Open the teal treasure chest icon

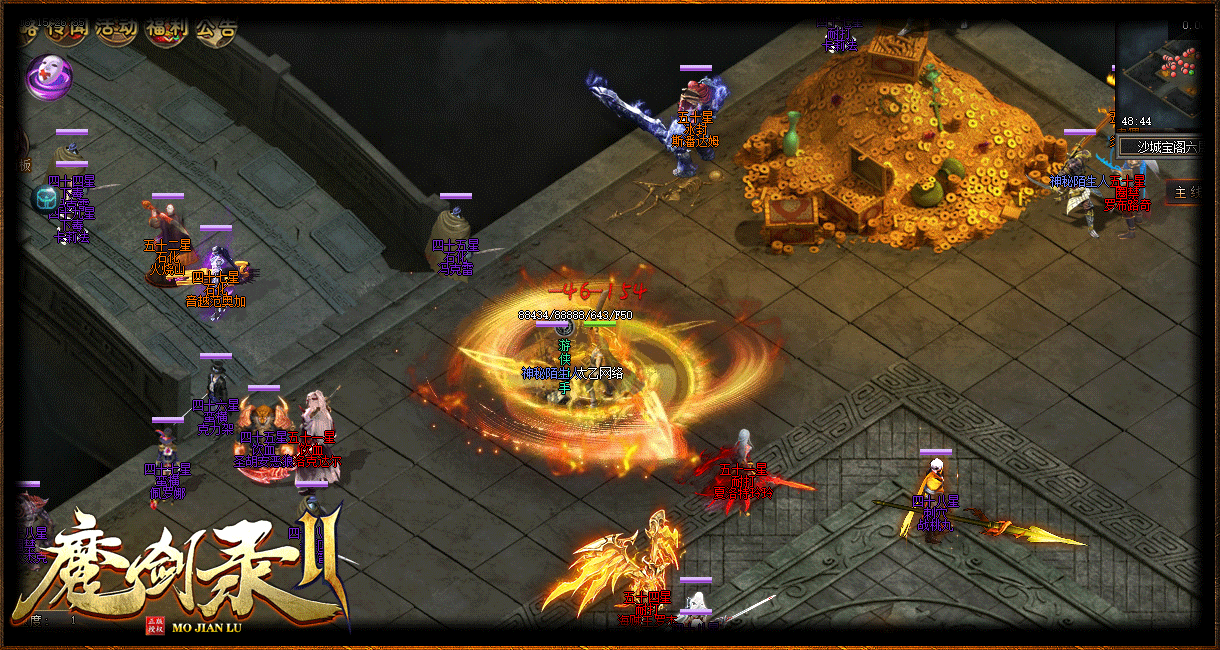tap(44, 200)
